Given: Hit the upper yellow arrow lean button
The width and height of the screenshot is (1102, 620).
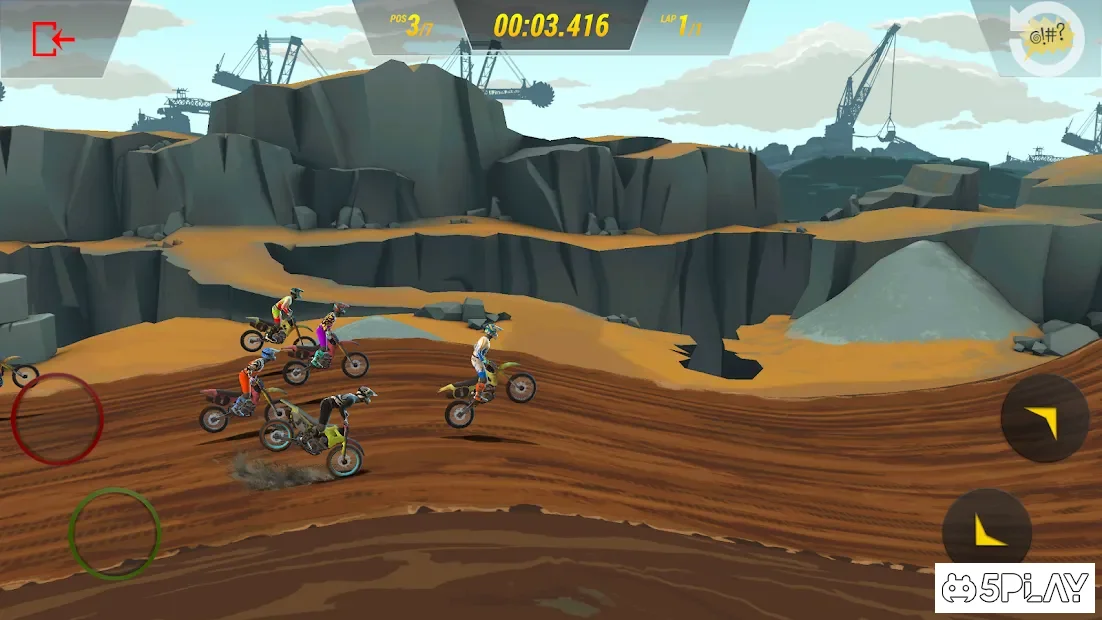Looking at the screenshot, I should point(1044,419).
